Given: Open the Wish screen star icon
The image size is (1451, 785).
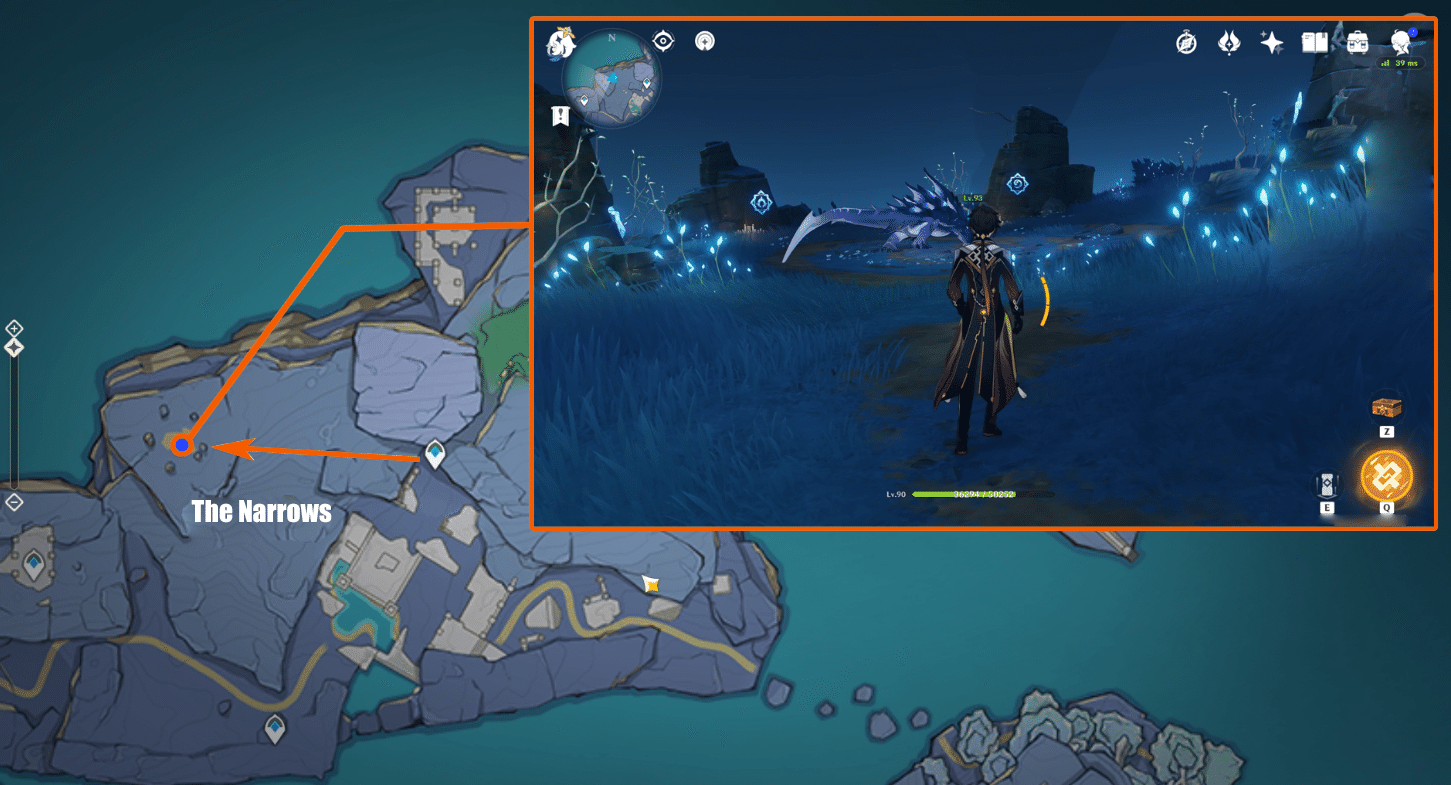Looking at the screenshot, I should (1270, 43).
